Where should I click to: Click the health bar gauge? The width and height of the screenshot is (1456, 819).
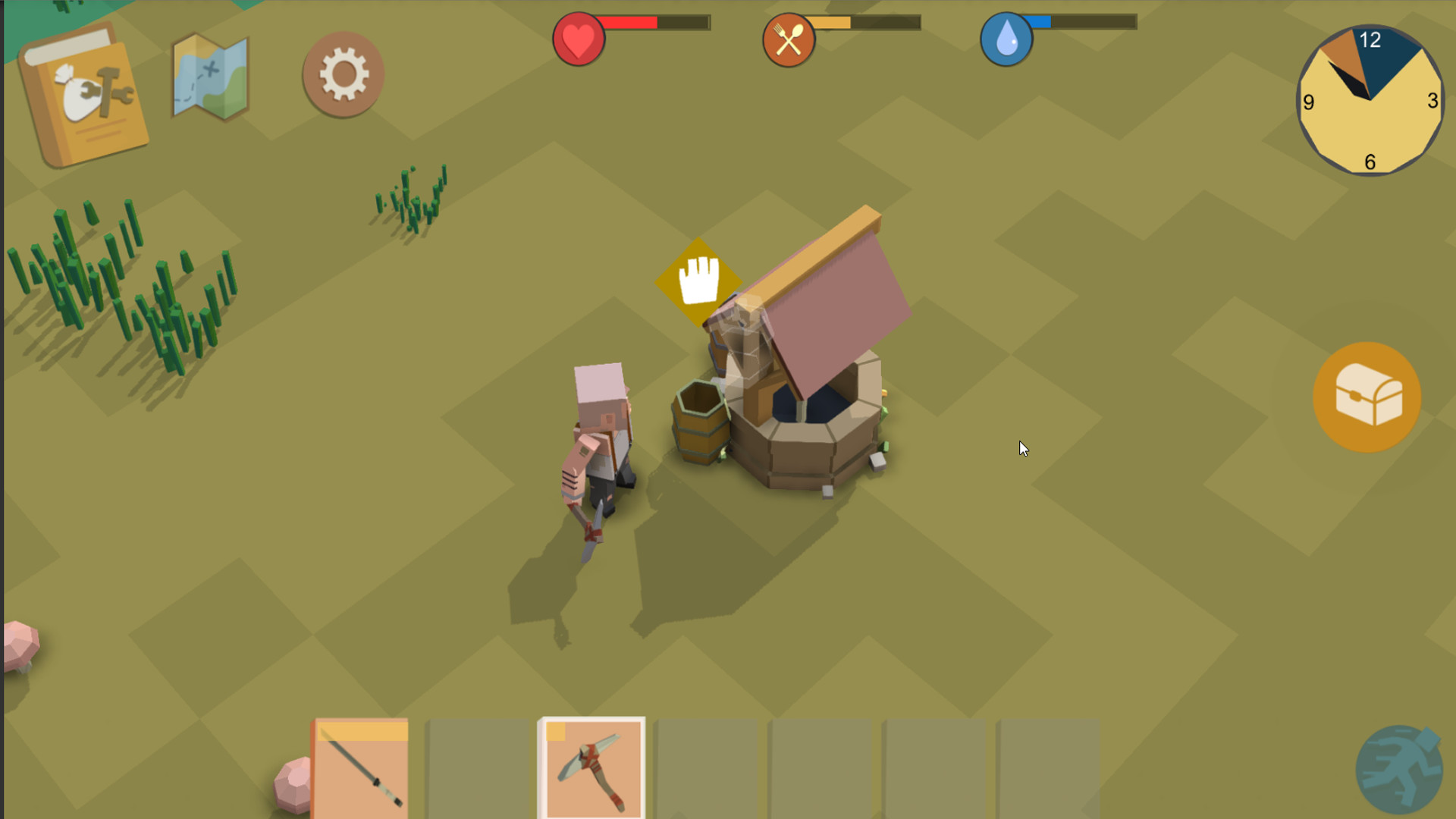[656, 23]
